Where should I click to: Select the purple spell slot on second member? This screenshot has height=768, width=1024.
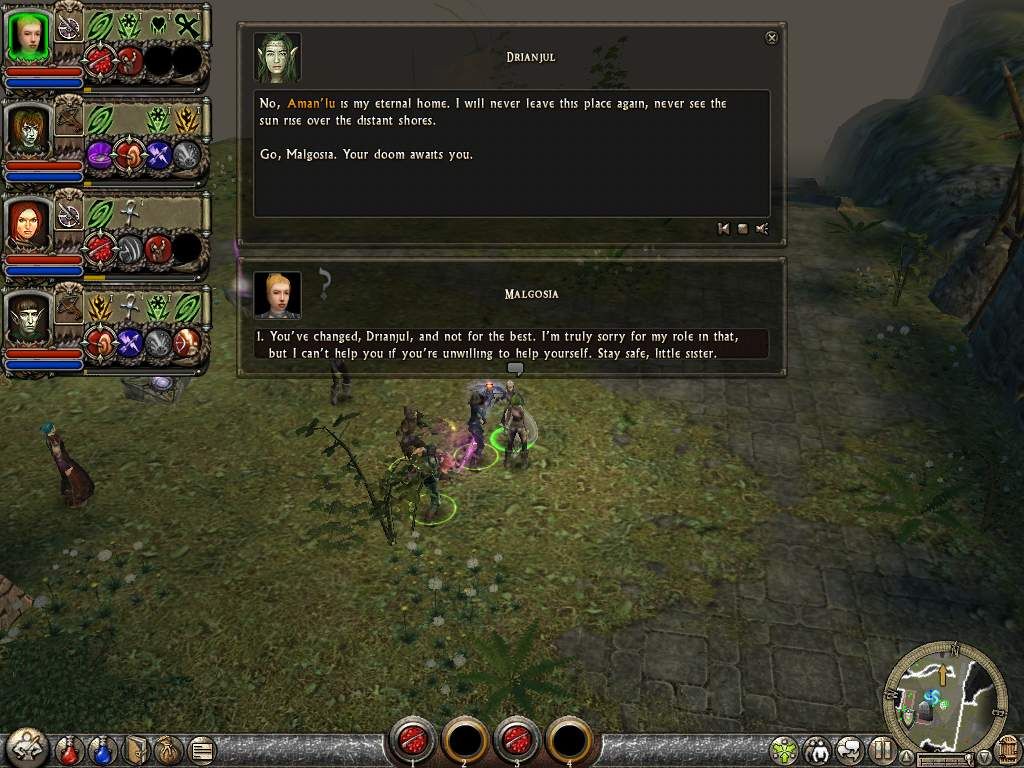[100, 156]
